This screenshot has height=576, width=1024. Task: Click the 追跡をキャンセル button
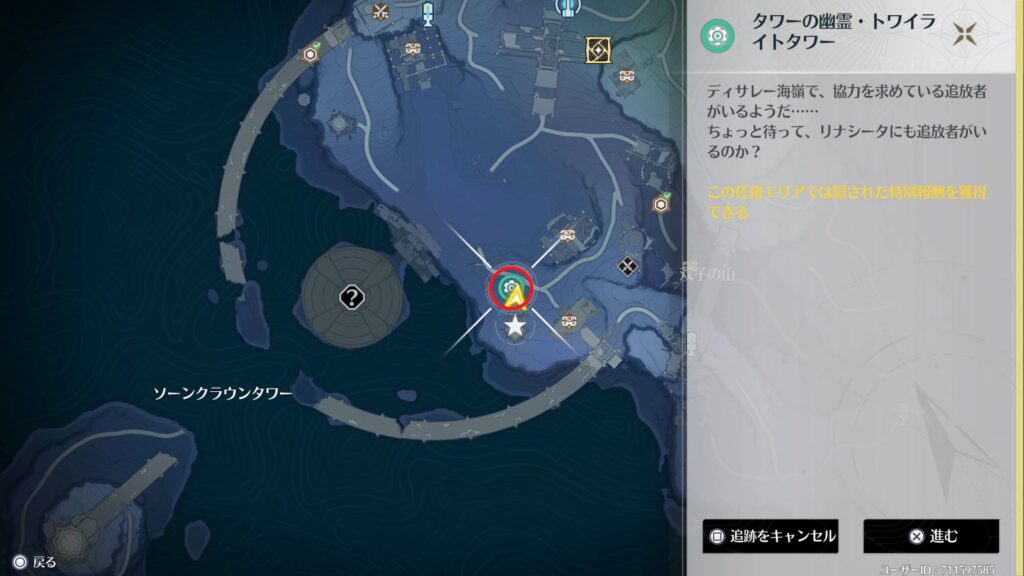[x=769, y=536]
